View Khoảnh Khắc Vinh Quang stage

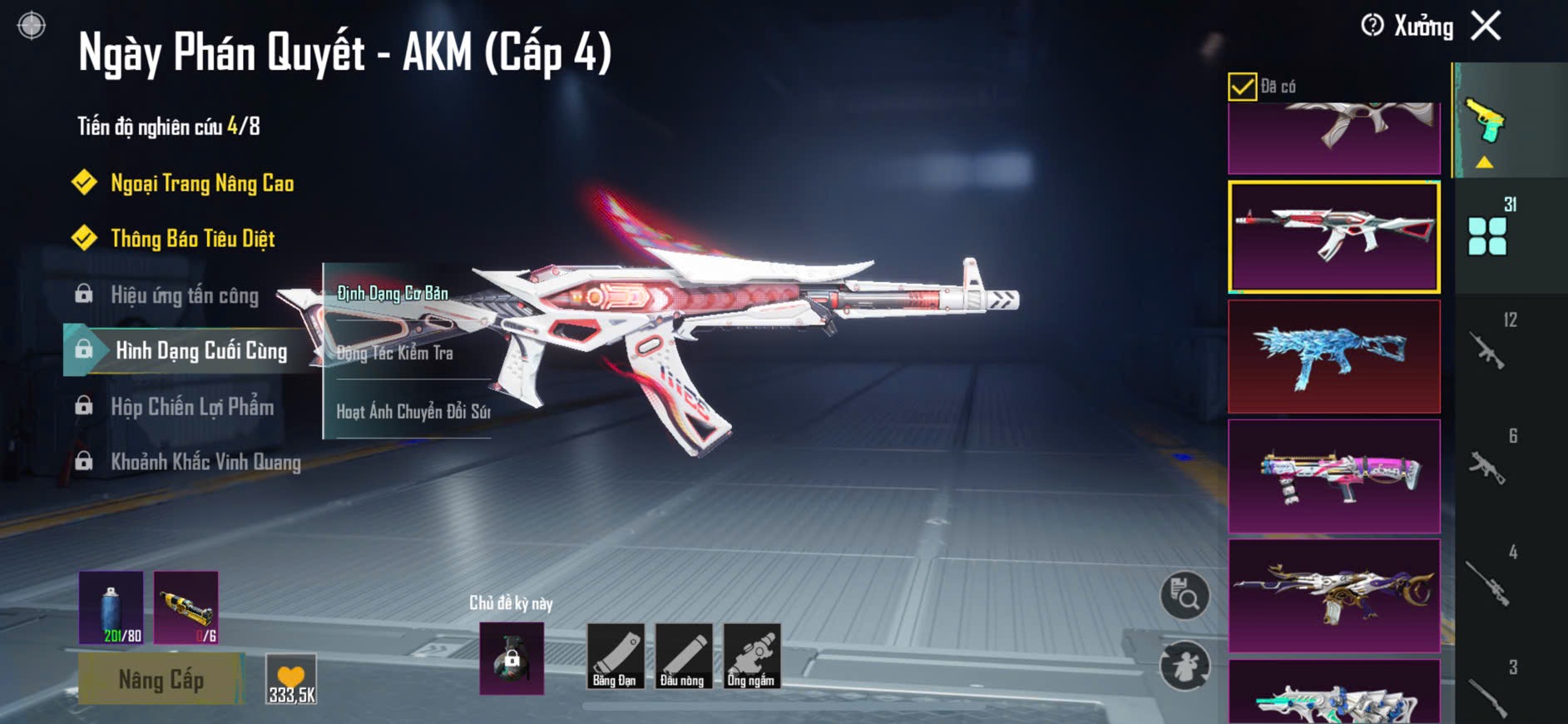click(x=205, y=462)
